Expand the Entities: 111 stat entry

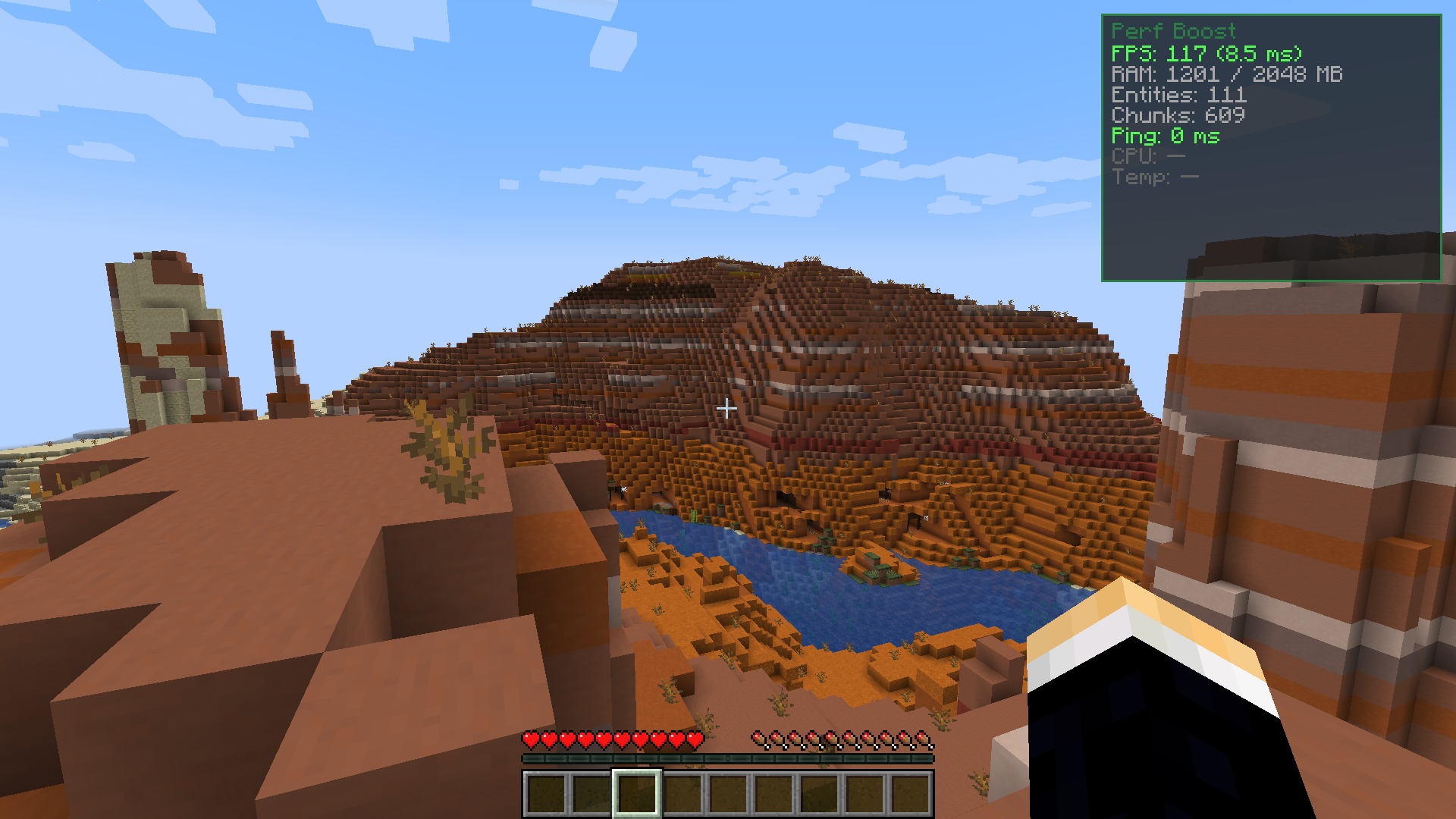point(1178,96)
